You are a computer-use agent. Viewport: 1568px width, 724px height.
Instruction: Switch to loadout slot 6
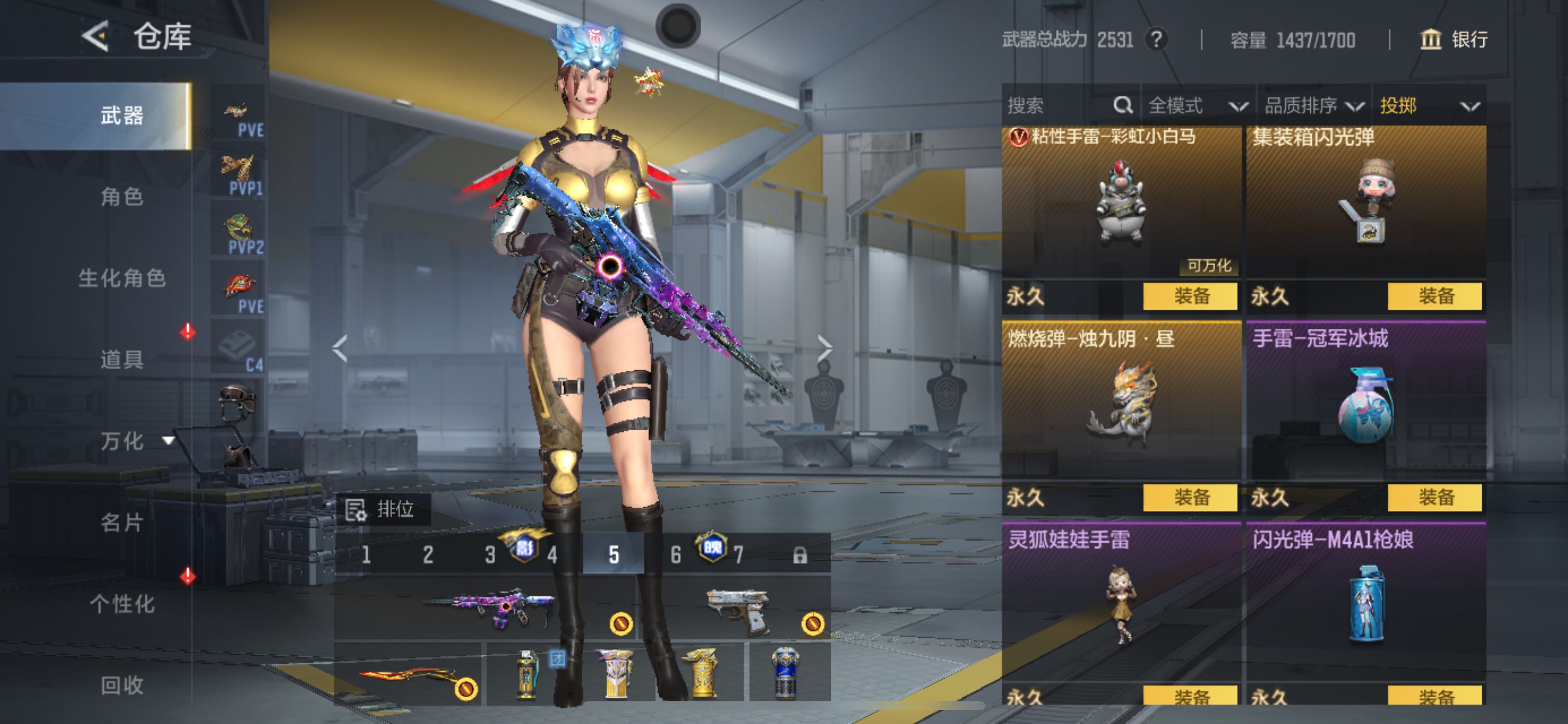click(x=675, y=554)
